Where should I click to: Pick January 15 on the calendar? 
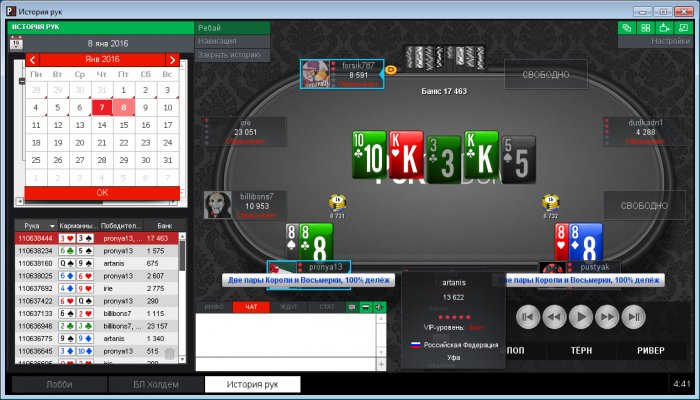tap(123, 125)
